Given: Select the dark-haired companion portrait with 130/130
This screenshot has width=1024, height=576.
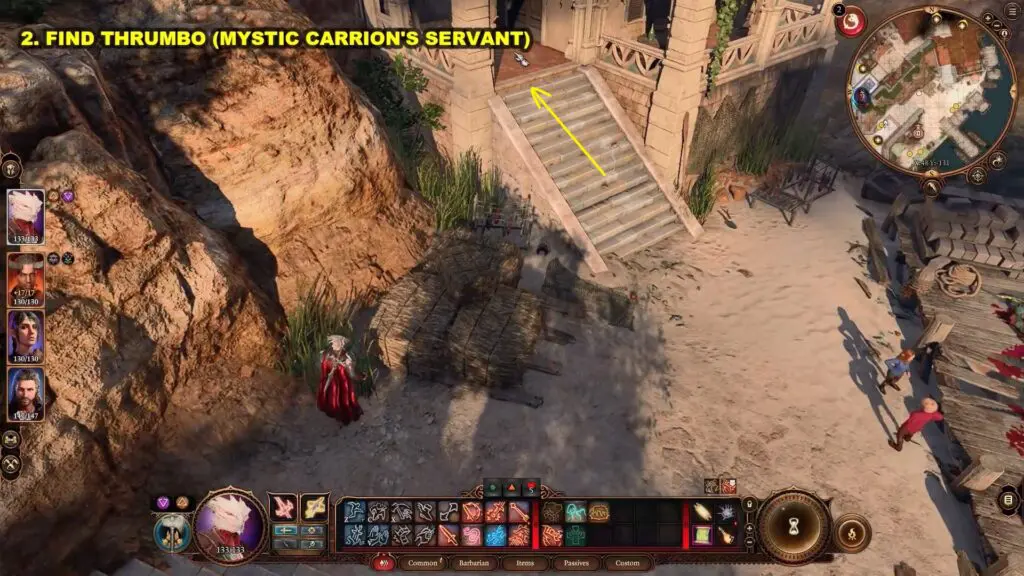Looking at the screenshot, I should point(25,335).
